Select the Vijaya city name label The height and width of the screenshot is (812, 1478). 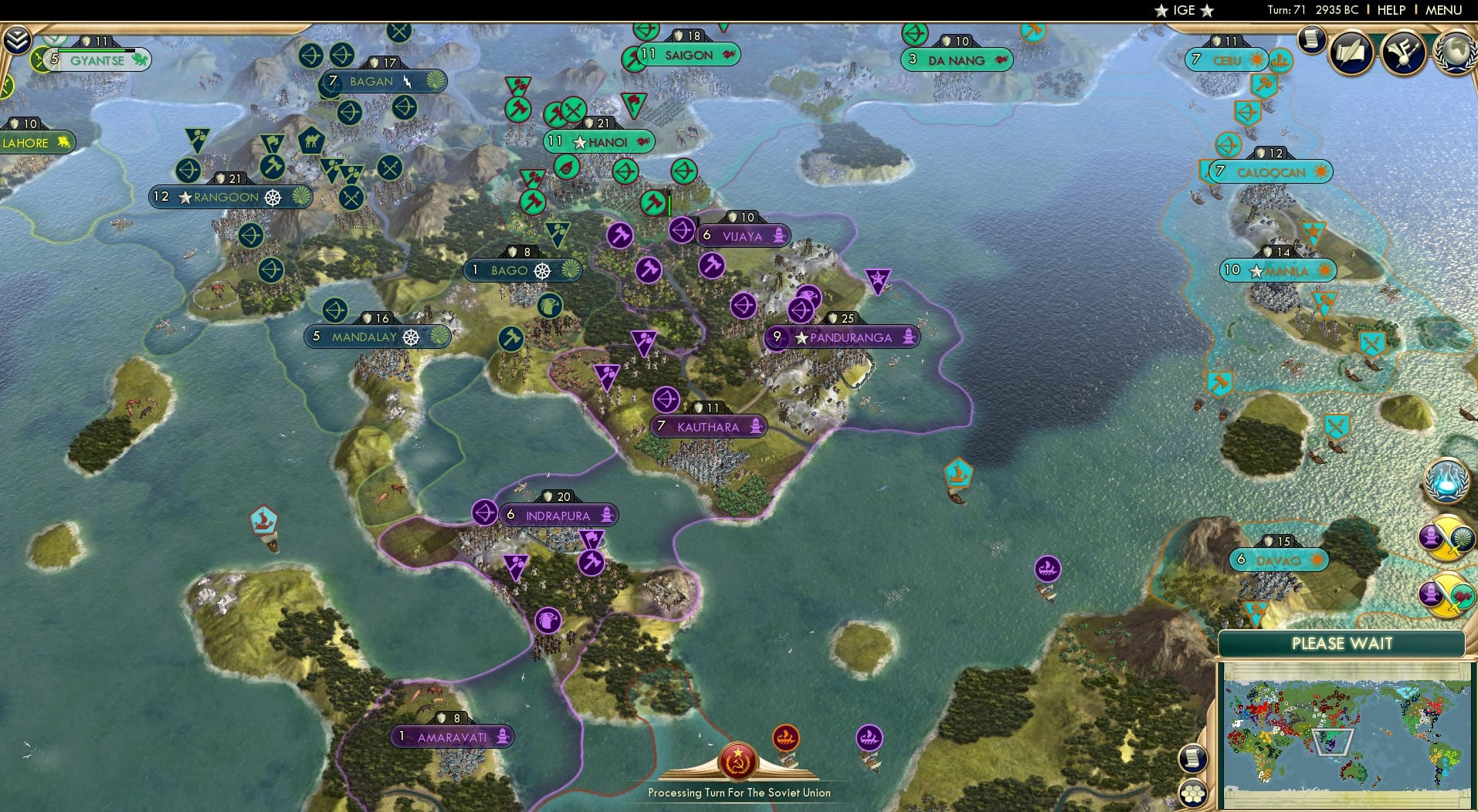tap(743, 236)
